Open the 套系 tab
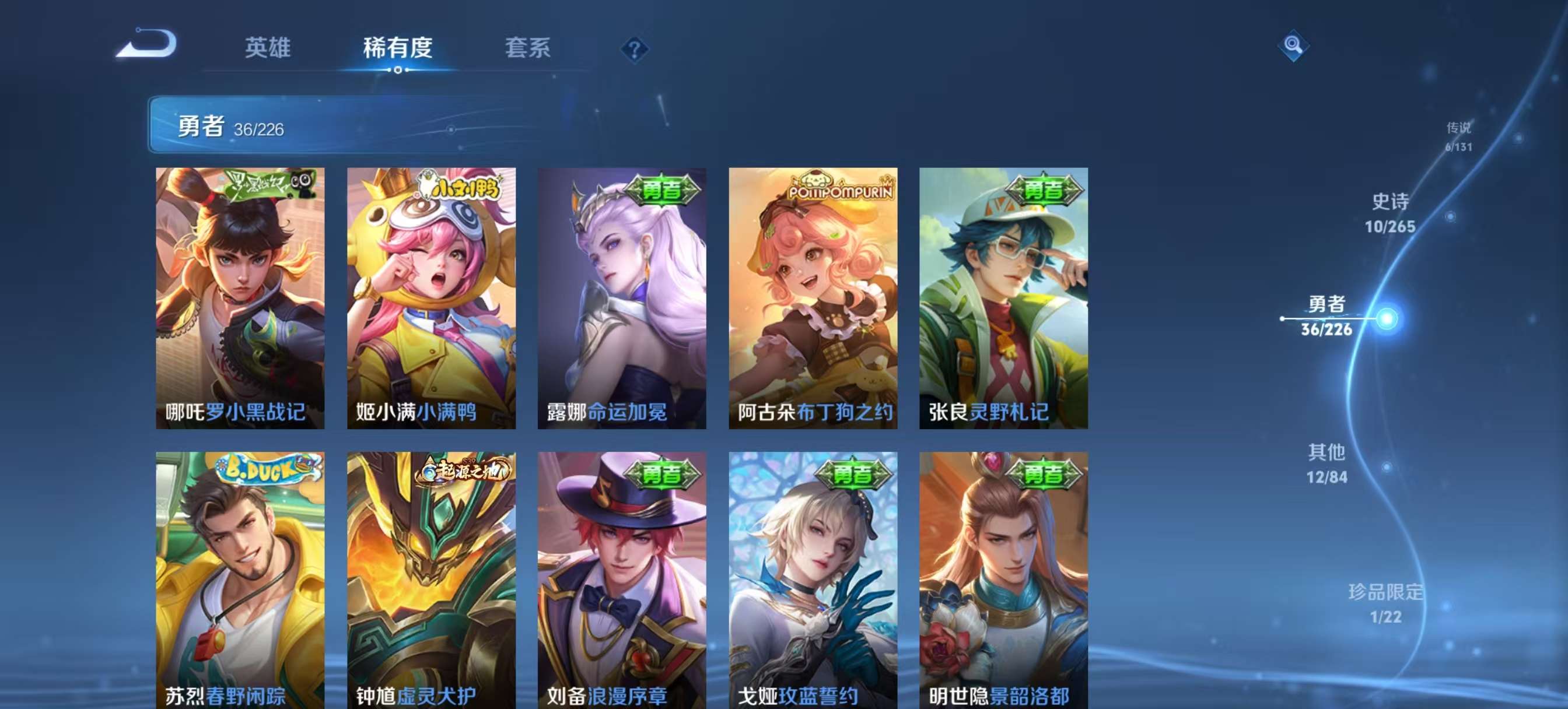The width and height of the screenshot is (1568, 709). click(x=528, y=49)
